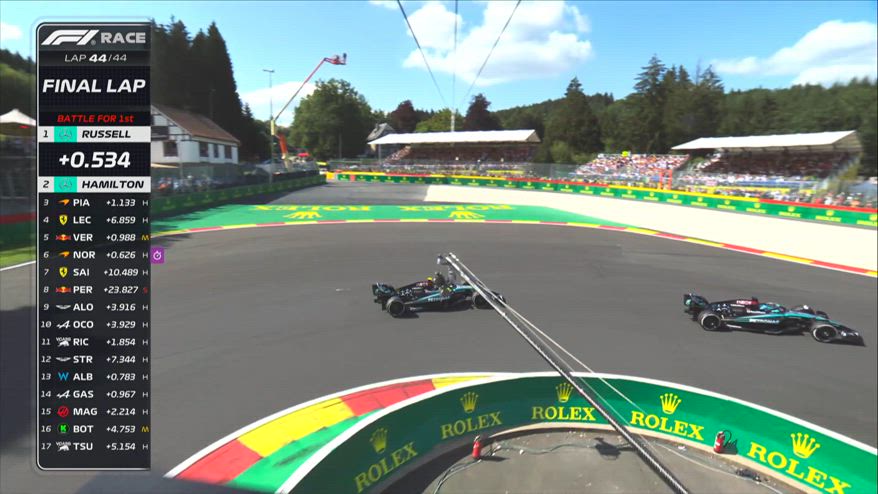Select Hamilton's row in second place
Viewport: 878px width, 494px height.
pyautogui.click(x=94, y=185)
